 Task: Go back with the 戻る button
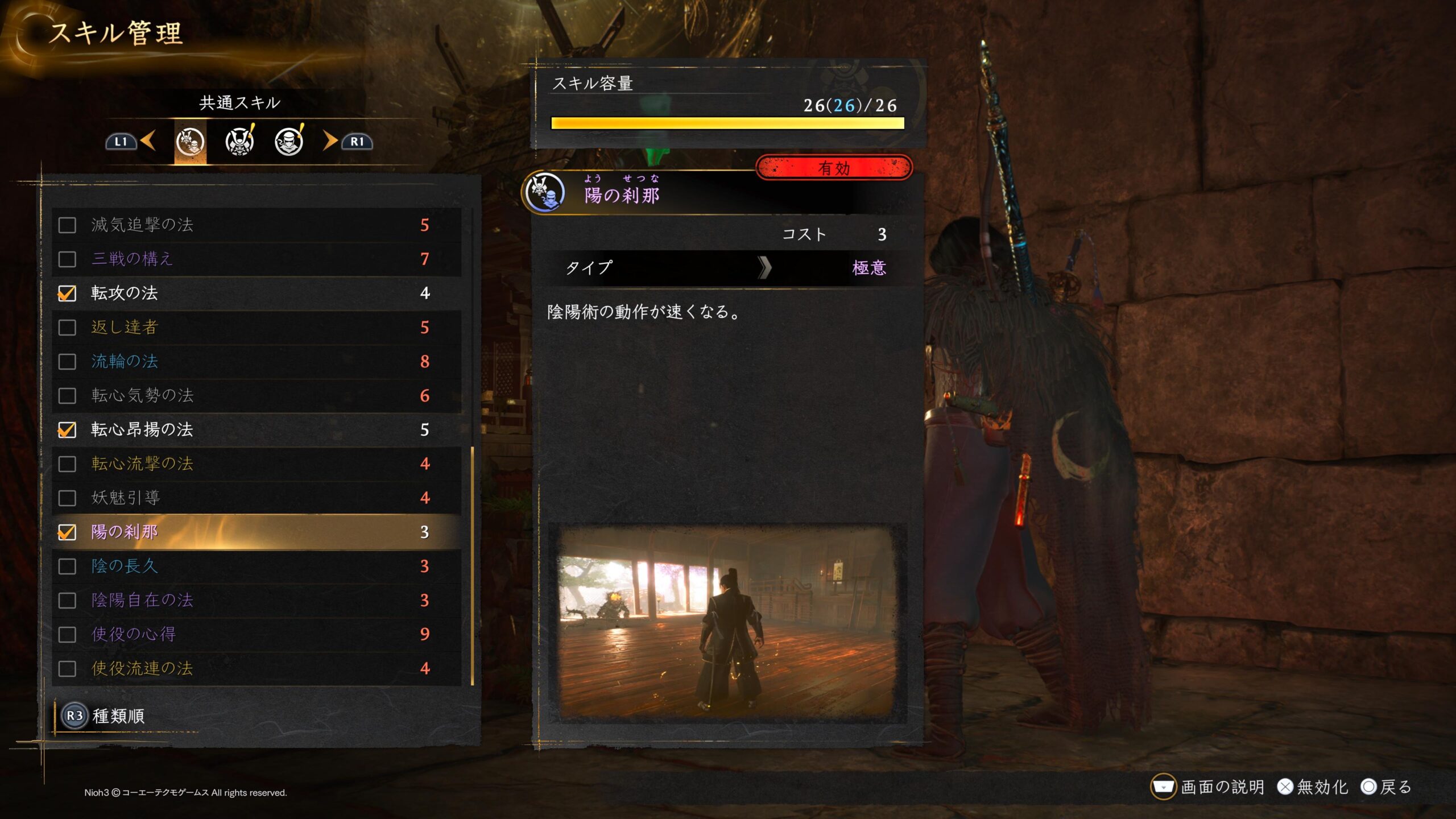tap(1387, 787)
